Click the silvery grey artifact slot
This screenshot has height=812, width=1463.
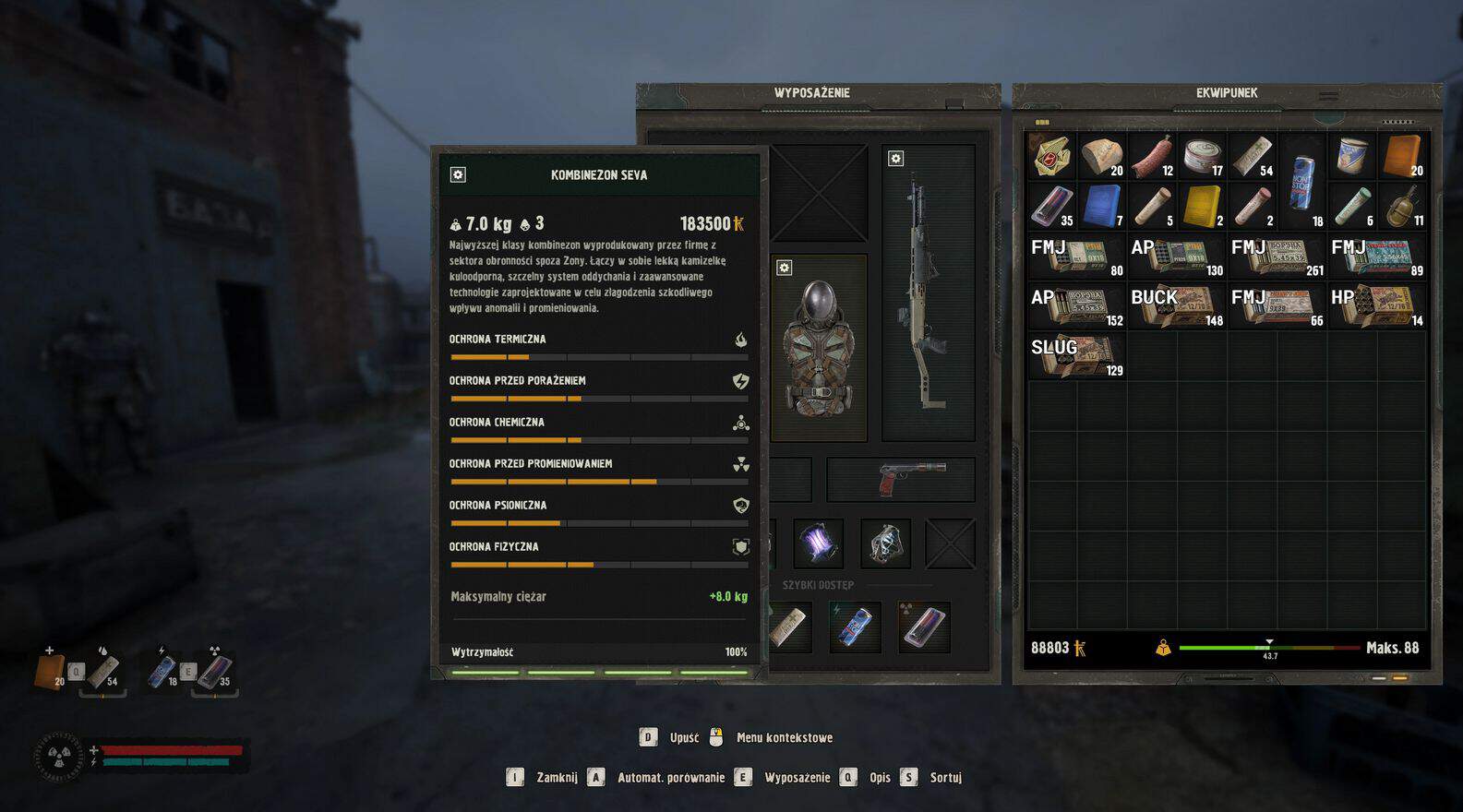[885, 543]
